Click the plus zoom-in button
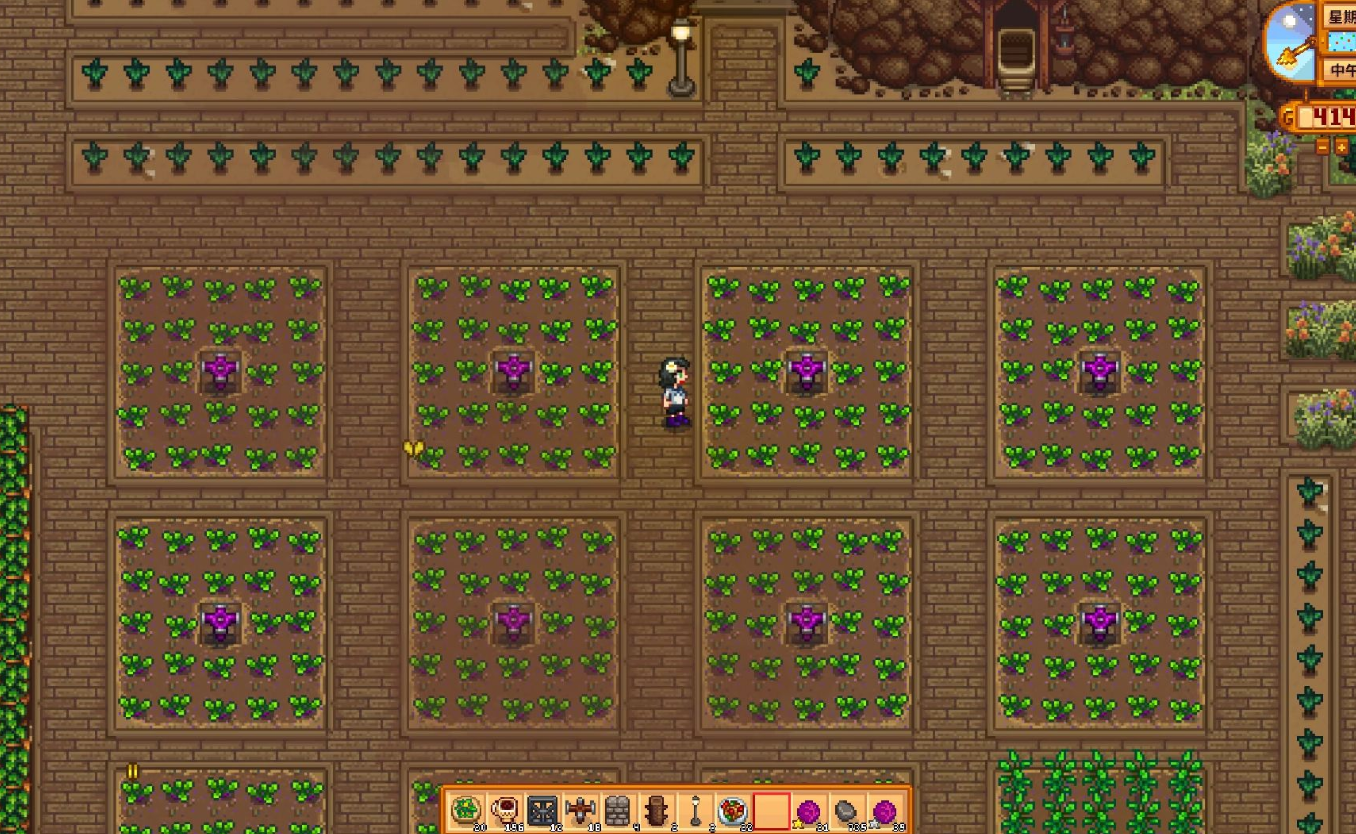The height and width of the screenshot is (834, 1356). [x=1342, y=147]
